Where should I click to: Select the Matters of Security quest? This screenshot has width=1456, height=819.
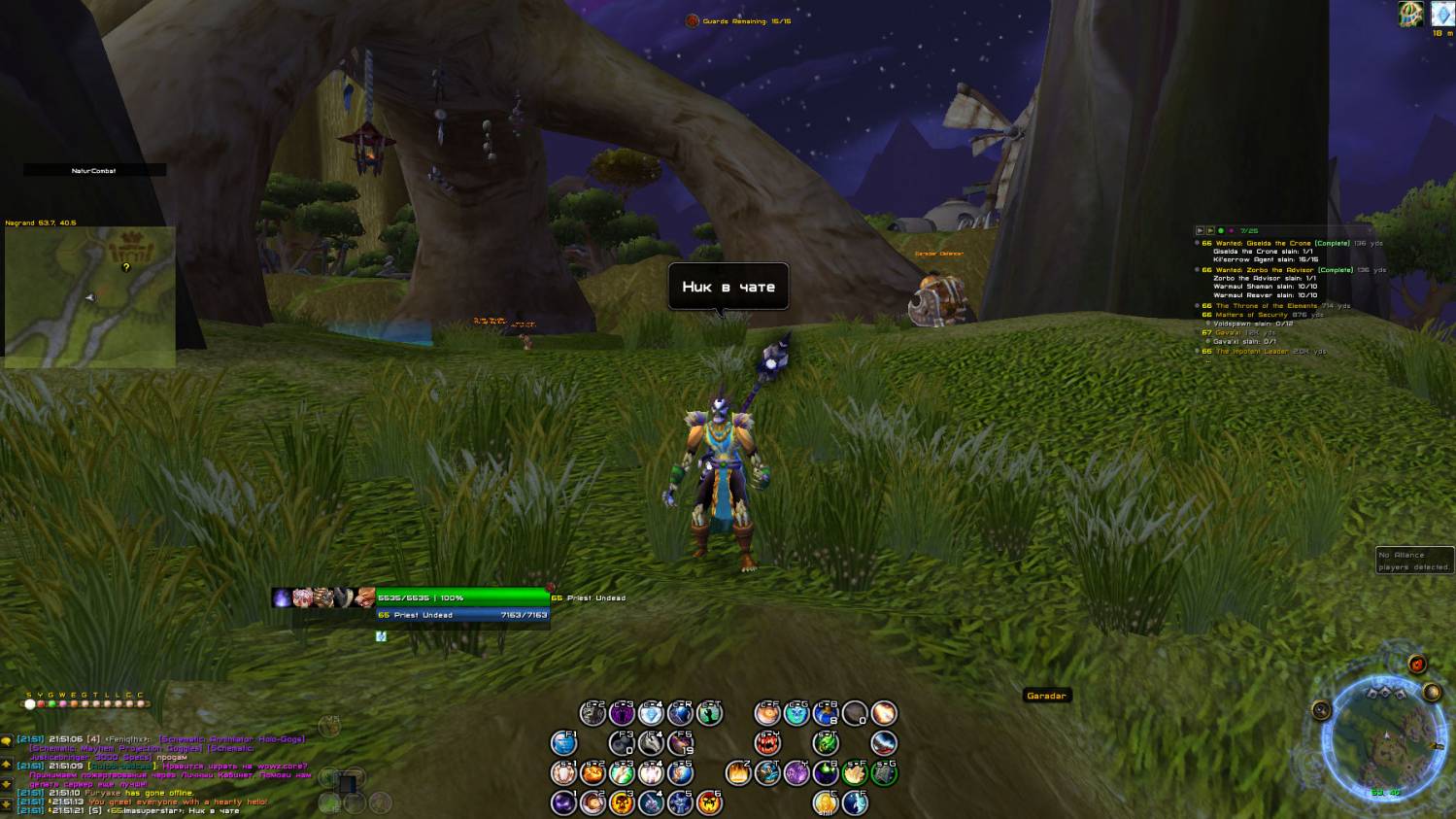1252,315
